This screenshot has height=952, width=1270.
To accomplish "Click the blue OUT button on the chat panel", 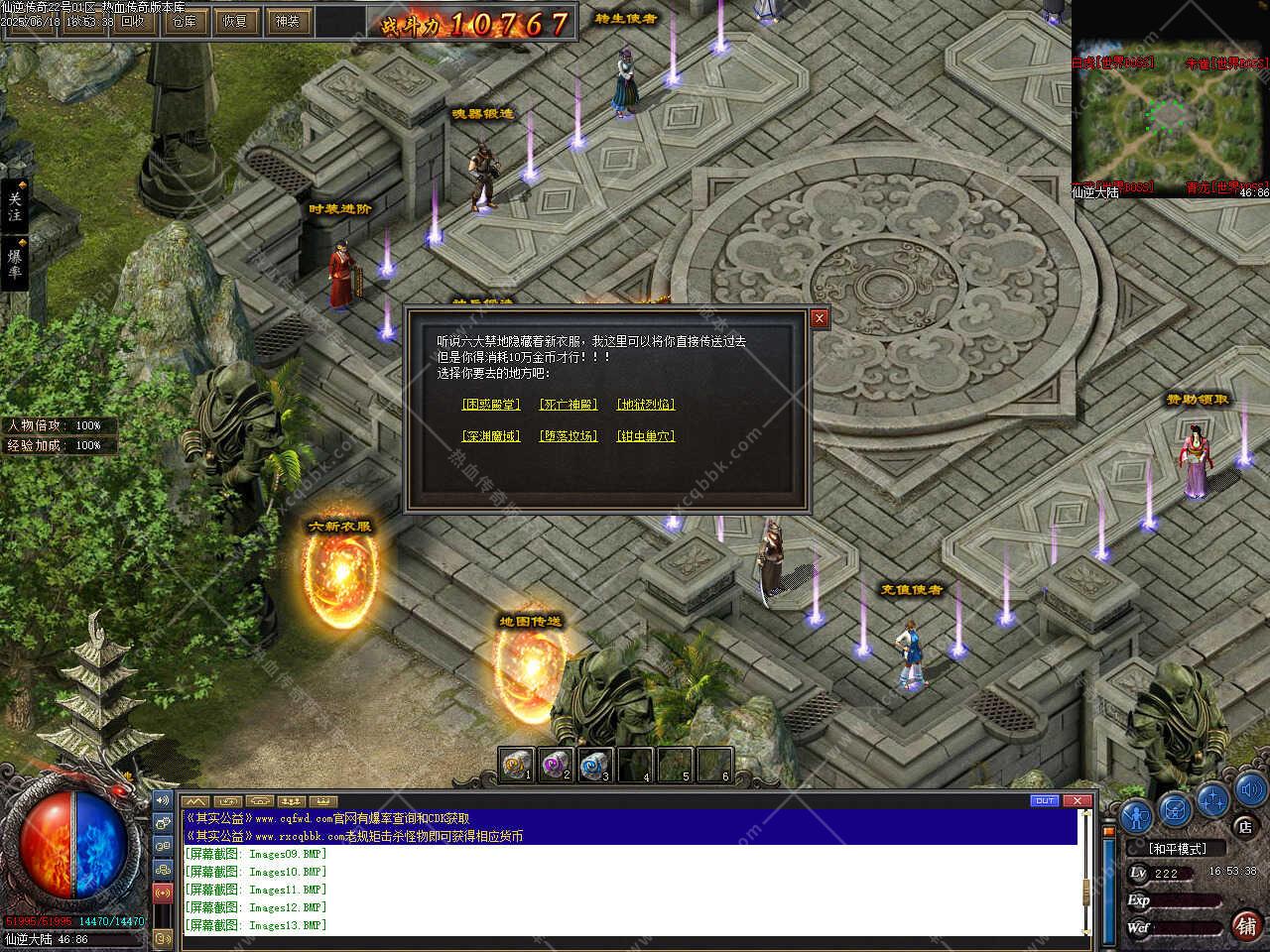I will pos(1045,801).
